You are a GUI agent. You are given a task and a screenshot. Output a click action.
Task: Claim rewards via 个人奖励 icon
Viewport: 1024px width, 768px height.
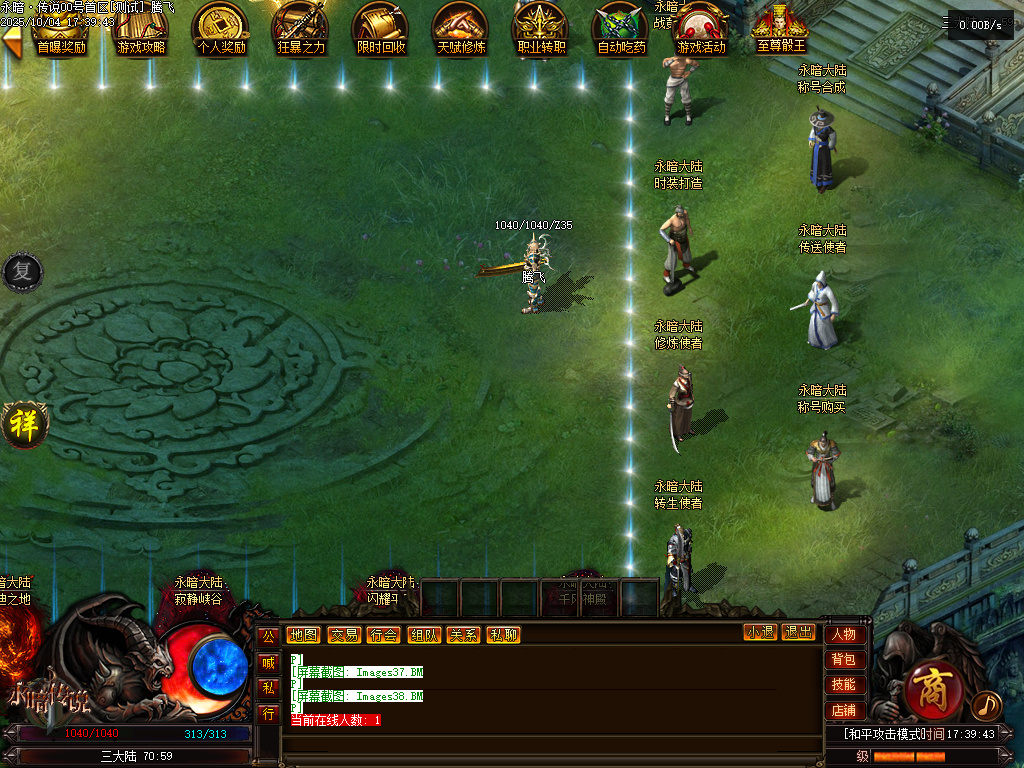pos(221,30)
